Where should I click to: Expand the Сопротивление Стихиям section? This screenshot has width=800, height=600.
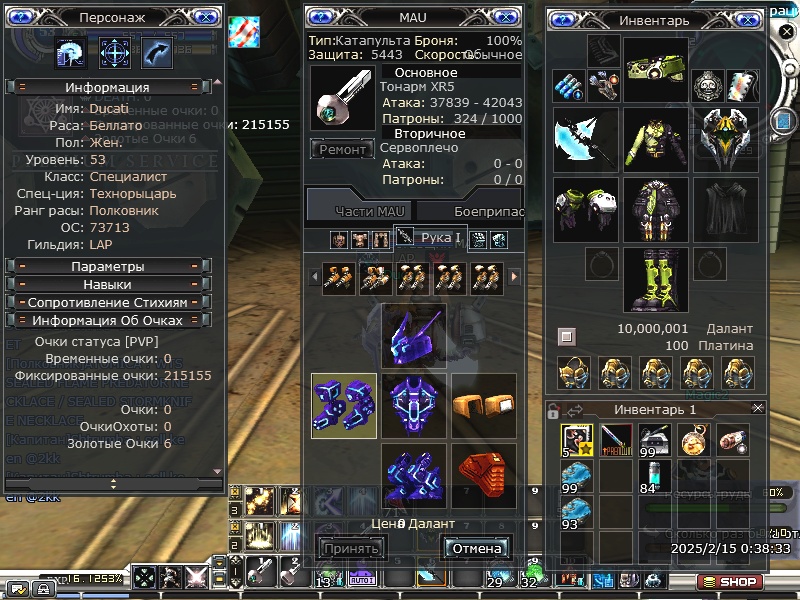point(108,302)
